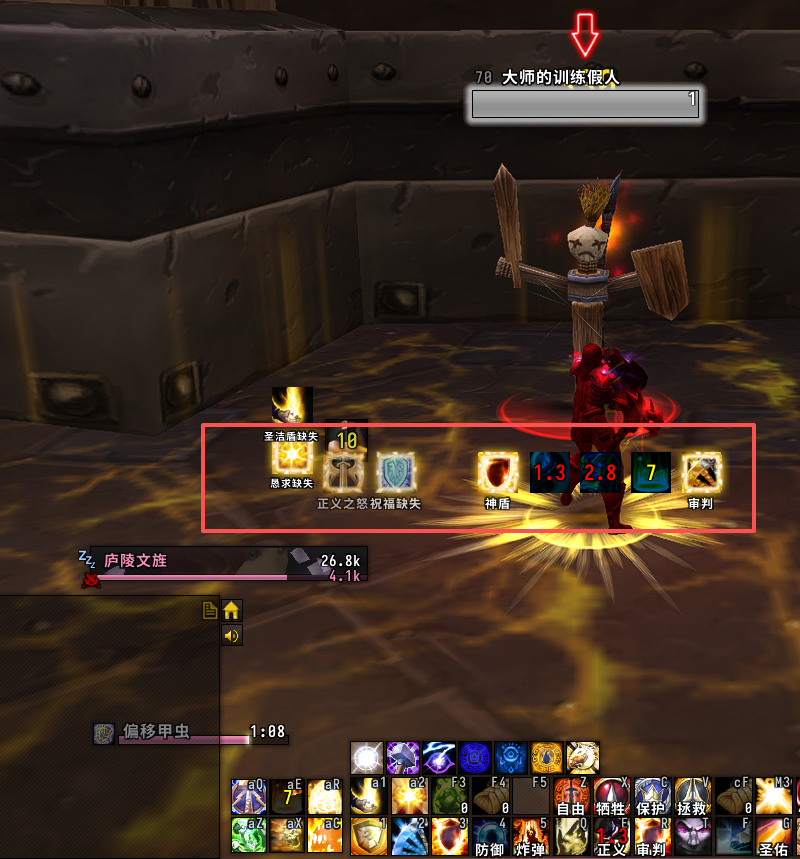Open the yellow document icon by chat

click(x=210, y=610)
